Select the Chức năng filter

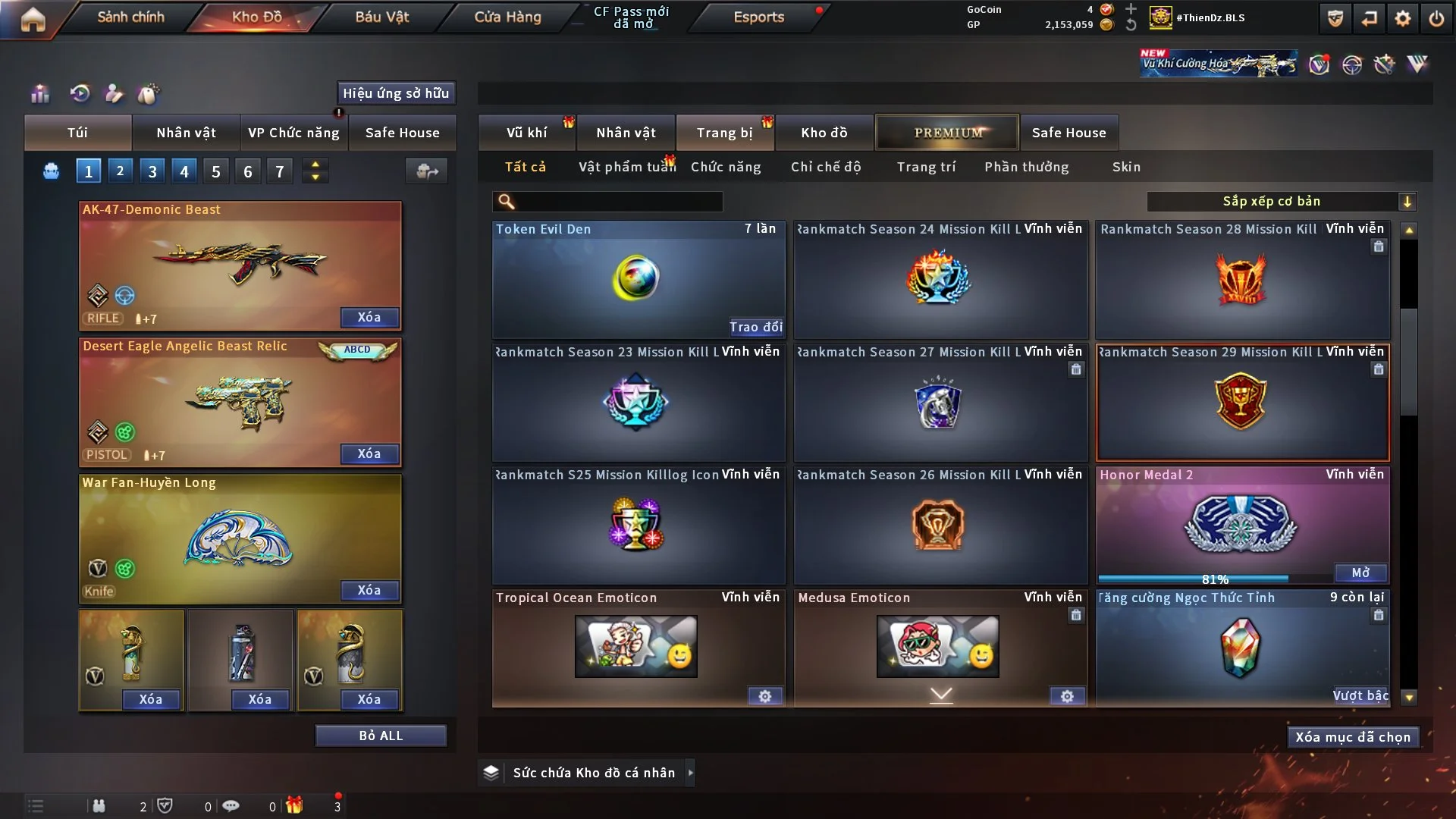(x=726, y=167)
